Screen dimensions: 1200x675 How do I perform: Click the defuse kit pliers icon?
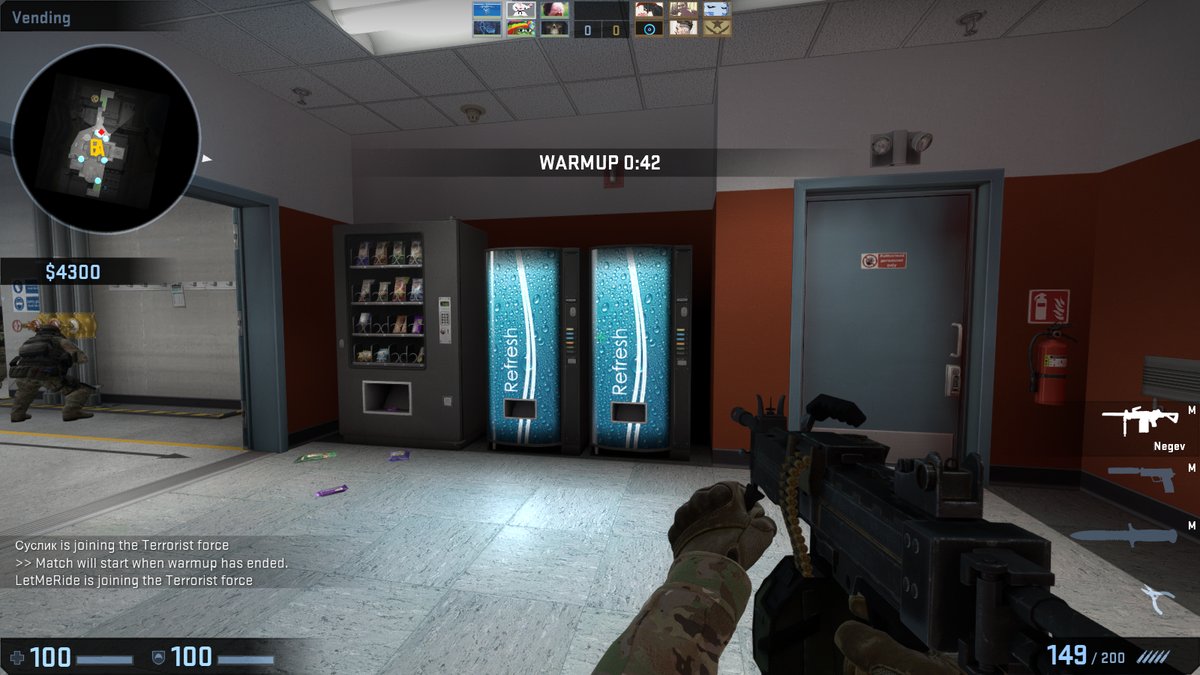[x=1156, y=599]
